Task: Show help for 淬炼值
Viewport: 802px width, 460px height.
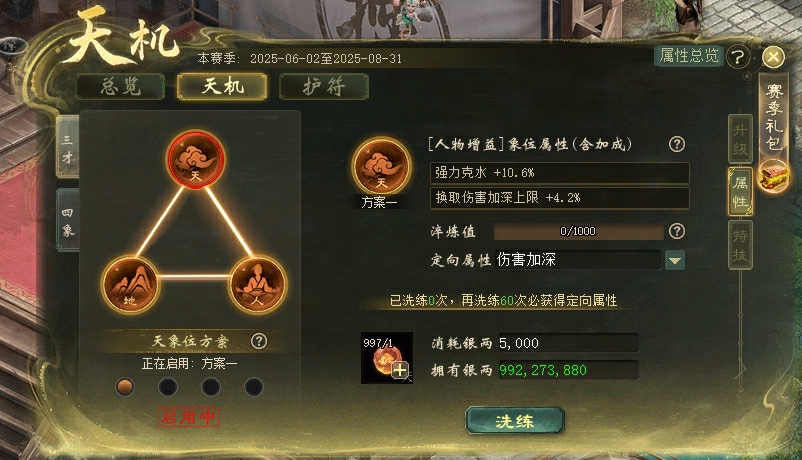Action: click(x=677, y=231)
